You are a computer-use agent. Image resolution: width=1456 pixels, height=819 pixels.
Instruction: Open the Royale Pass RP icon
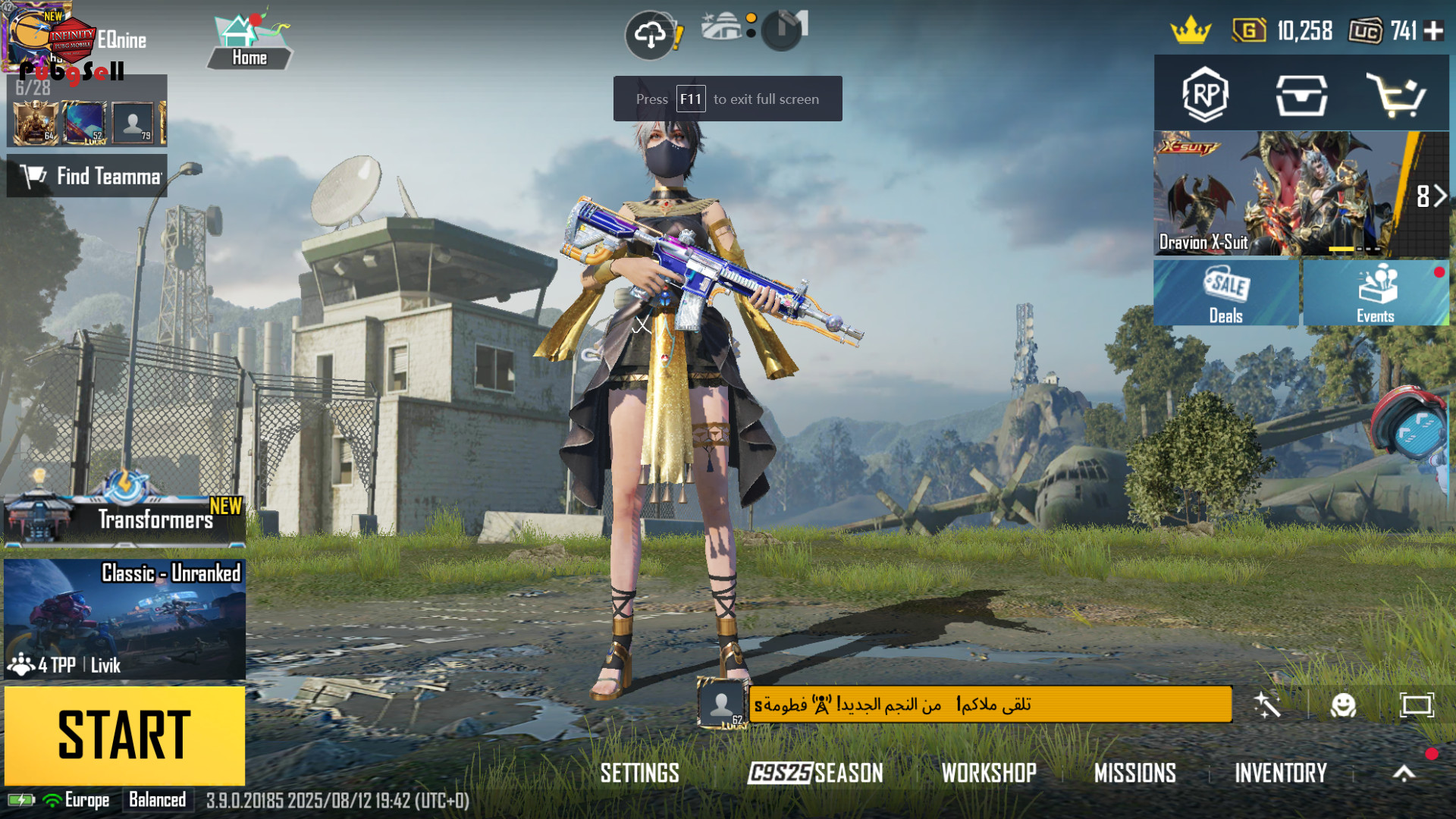[x=1205, y=95]
